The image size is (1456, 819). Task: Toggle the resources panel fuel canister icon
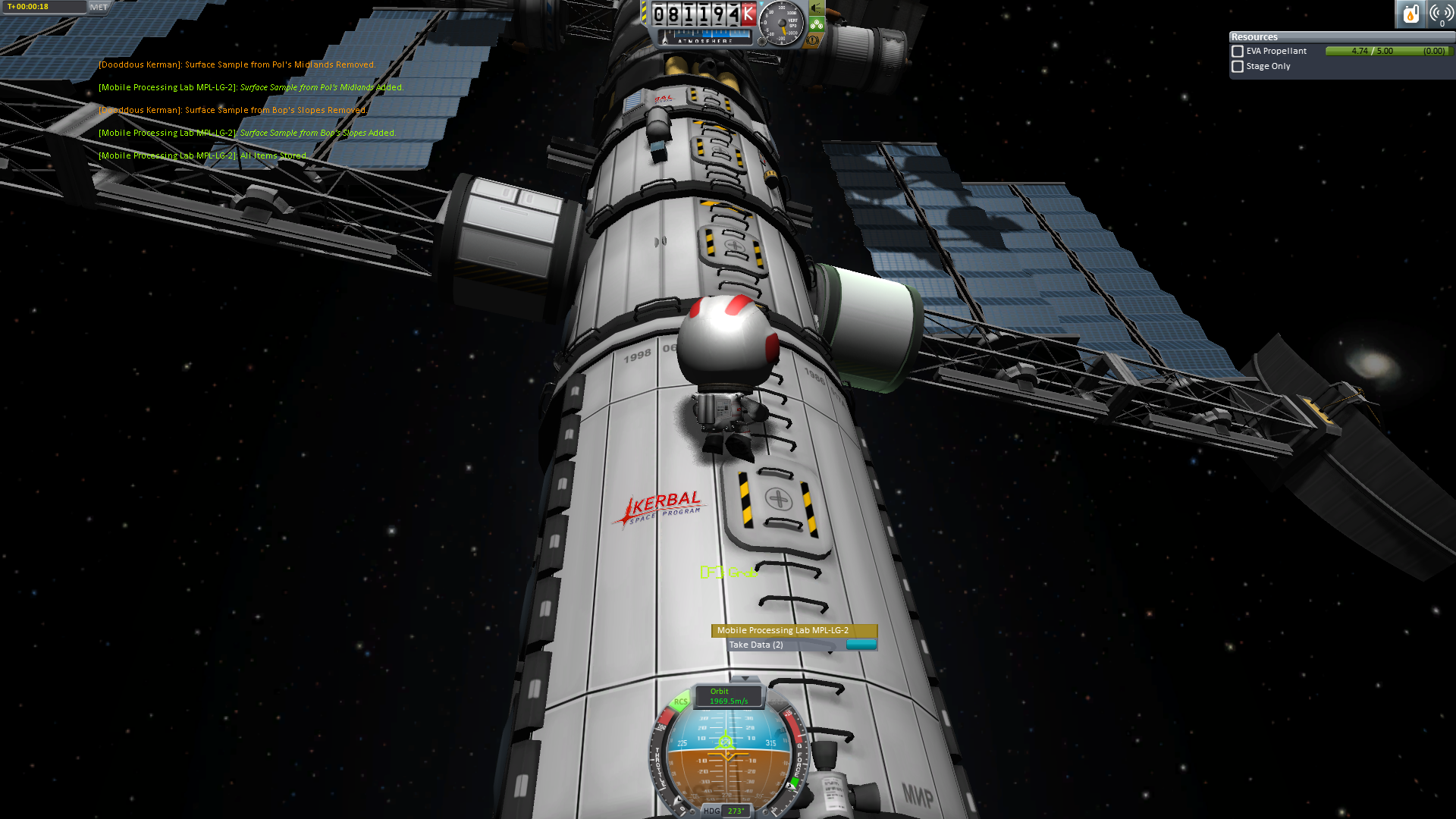[x=1410, y=14]
